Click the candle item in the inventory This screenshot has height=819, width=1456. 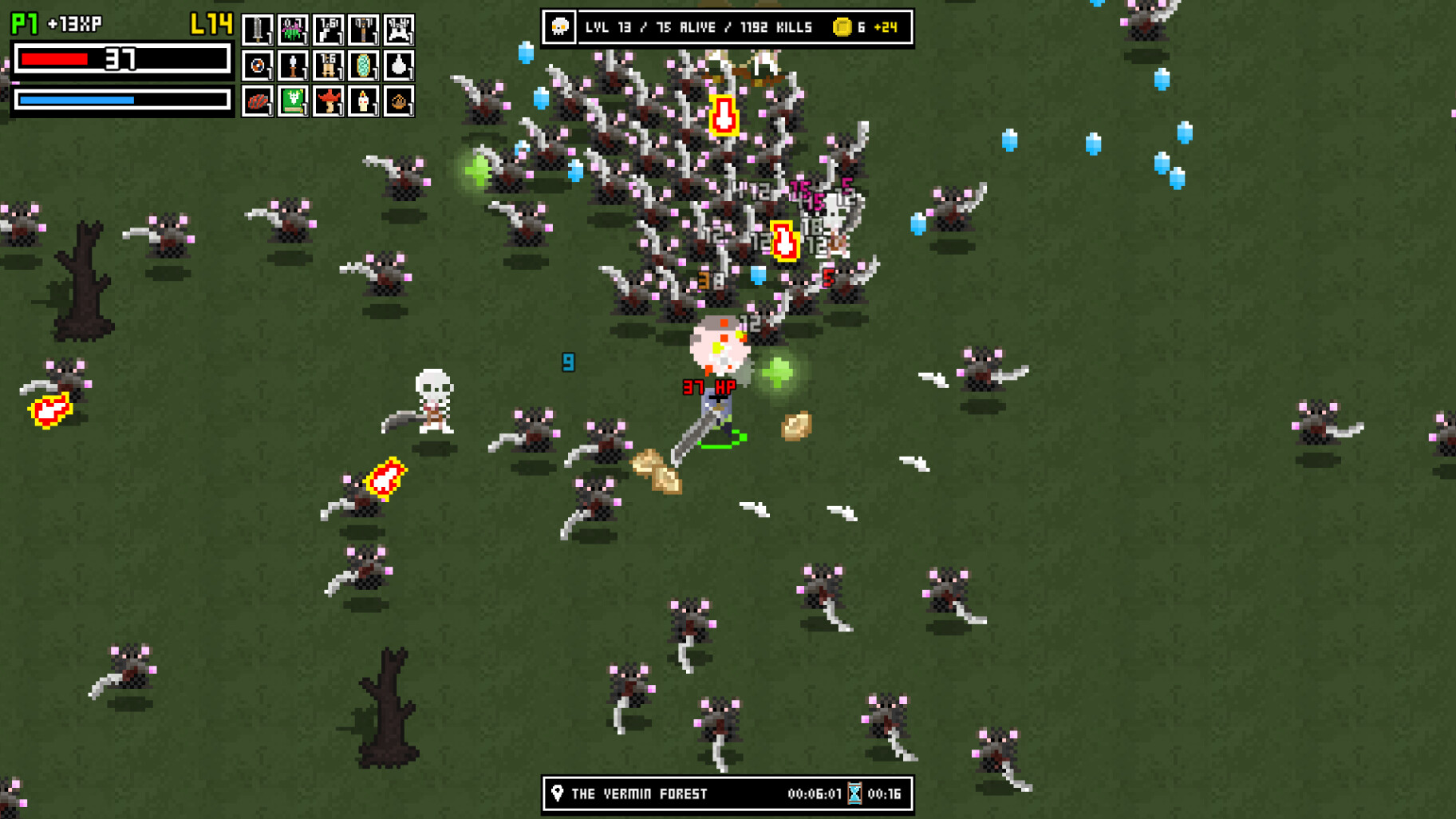click(364, 103)
